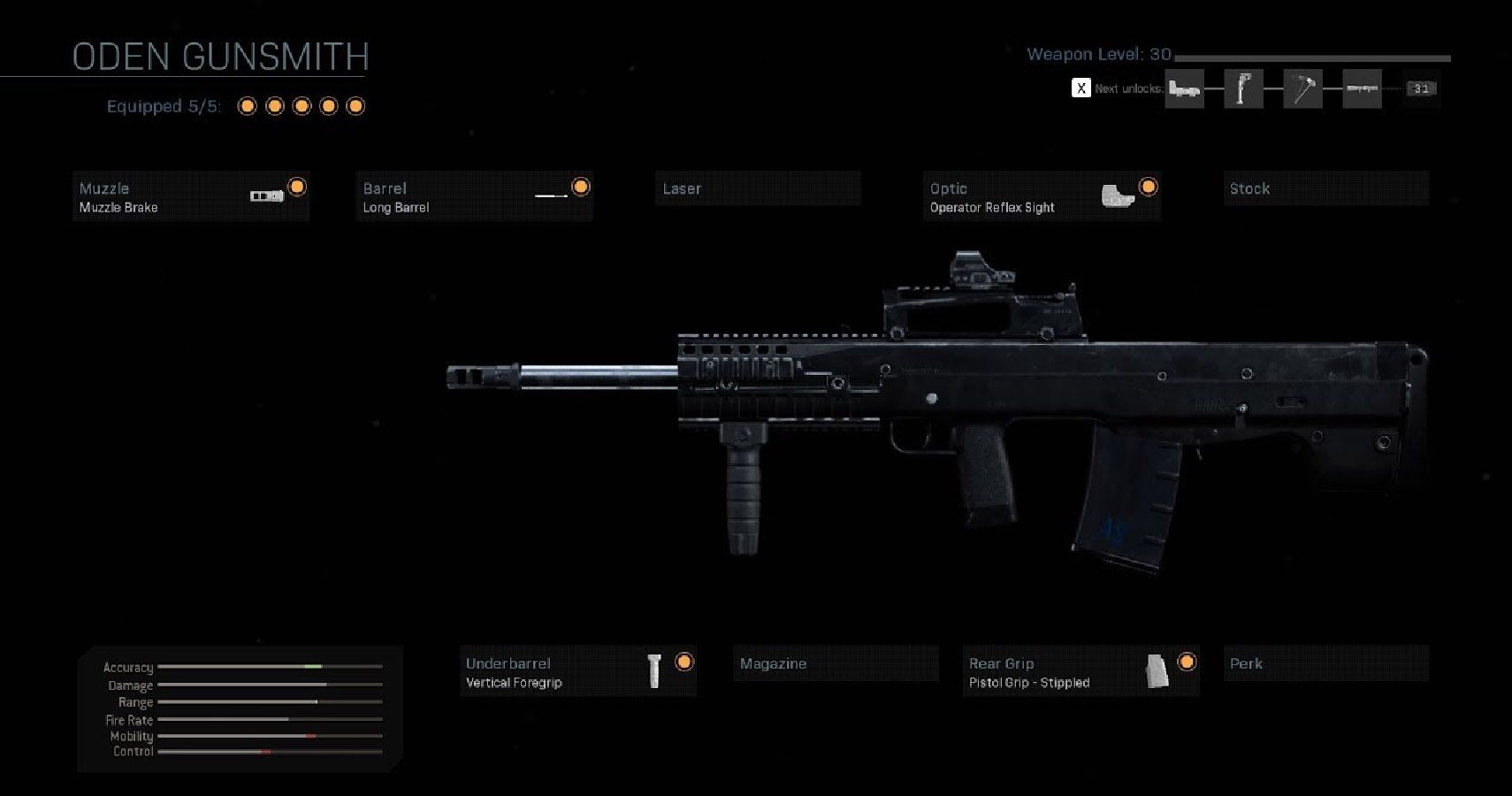Viewport: 1512px width, 796px height.
Task: Click the first next-unlock optic icon
Action: click(x=1185, y=88)
